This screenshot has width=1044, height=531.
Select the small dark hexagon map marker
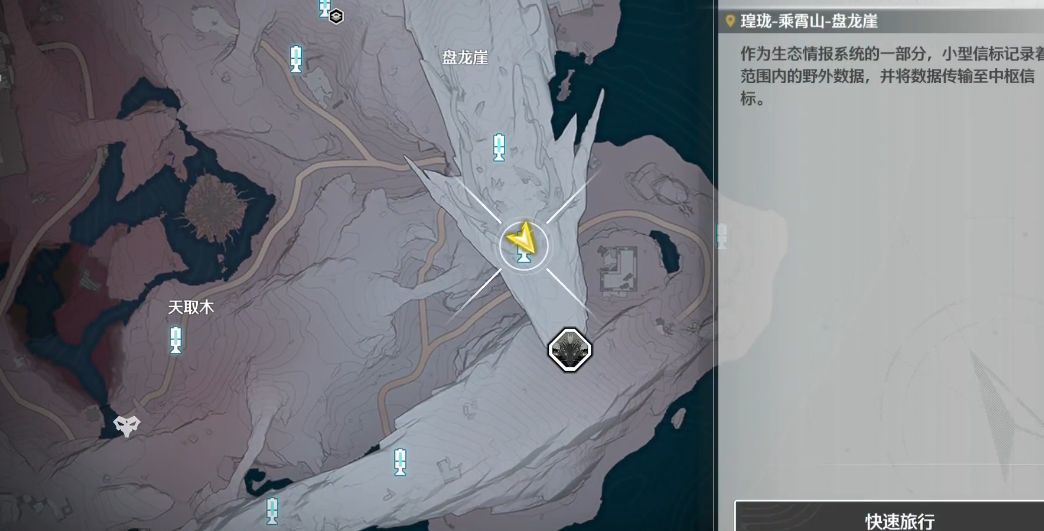[x=337, y=15]
